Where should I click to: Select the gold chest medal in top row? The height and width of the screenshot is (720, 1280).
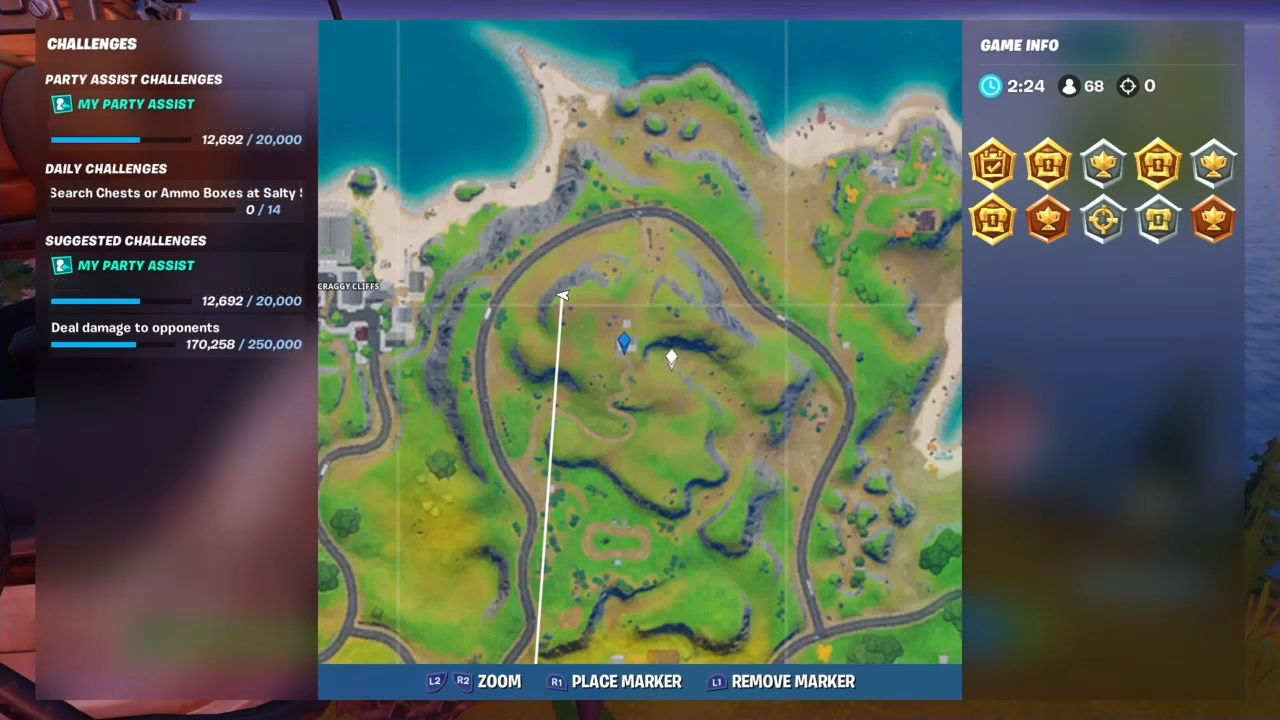(x=1048, y=165)
